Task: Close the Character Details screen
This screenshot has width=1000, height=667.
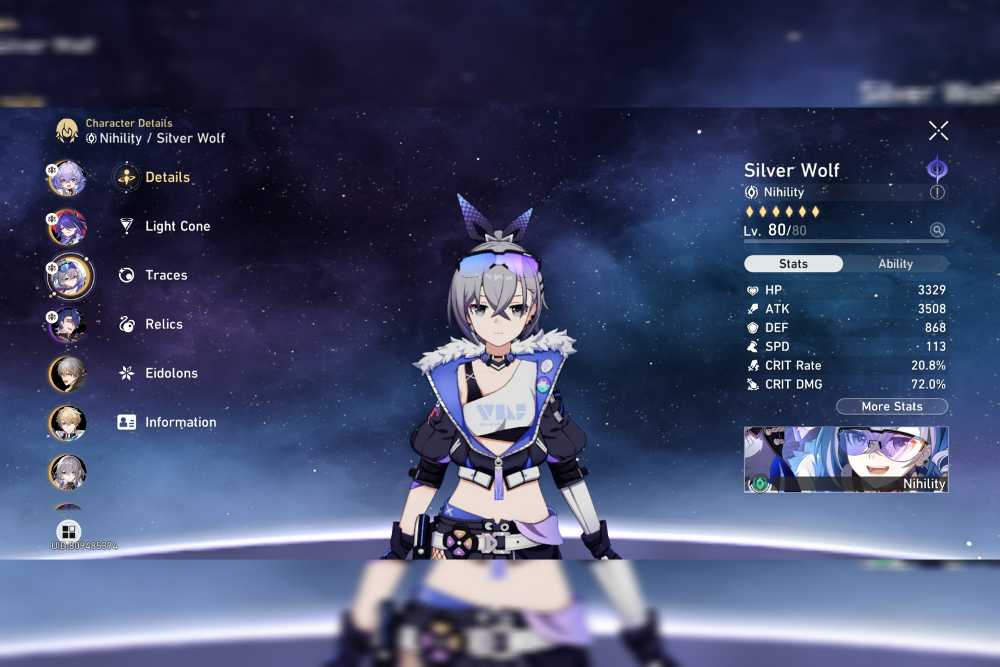Action: pyautogui.click(x=938, y=131)
